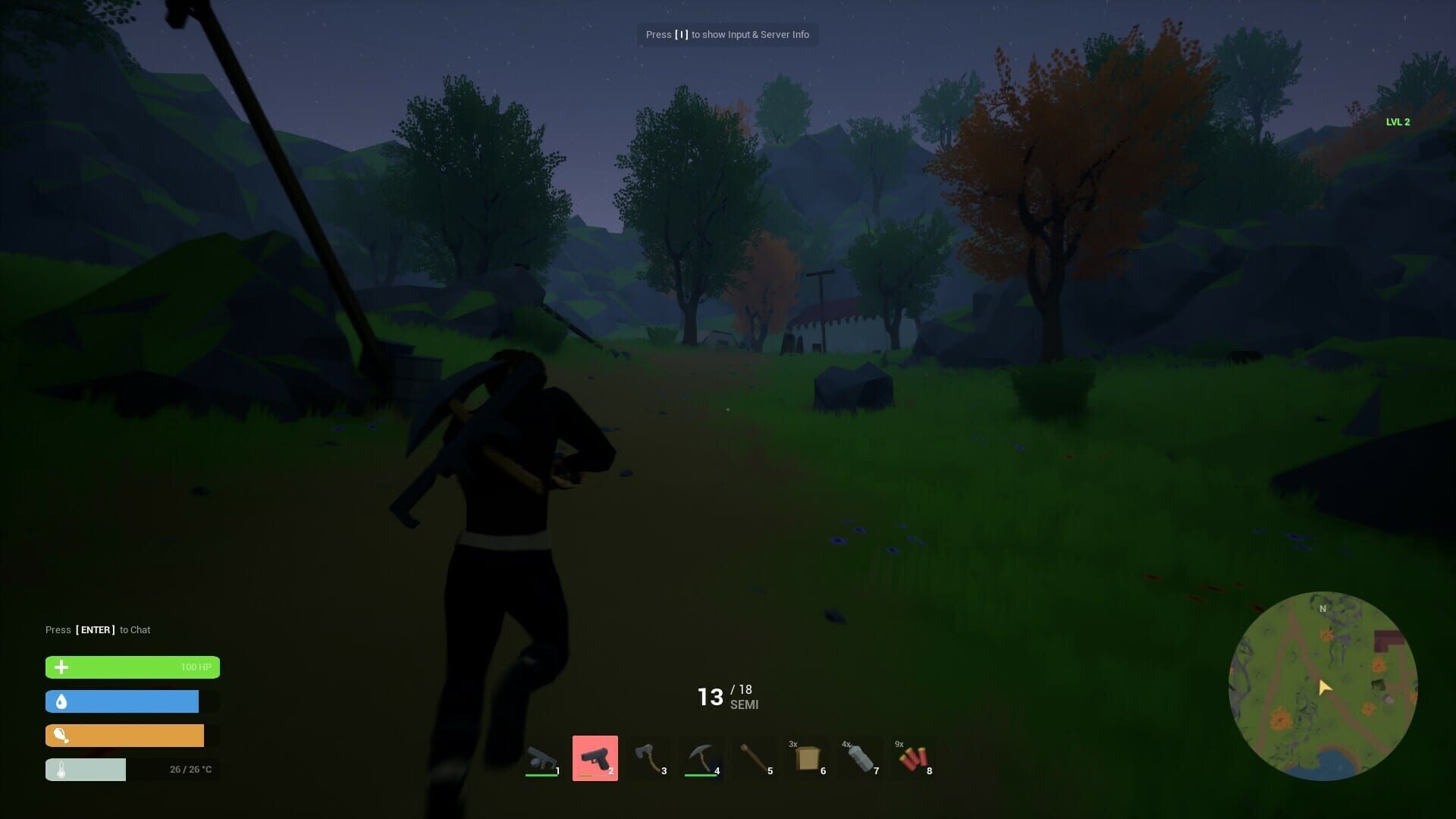This screenshot has height=819, width=1456.
Task: Select the wooden club in hotbar slot 5
Action: [755, 758]
